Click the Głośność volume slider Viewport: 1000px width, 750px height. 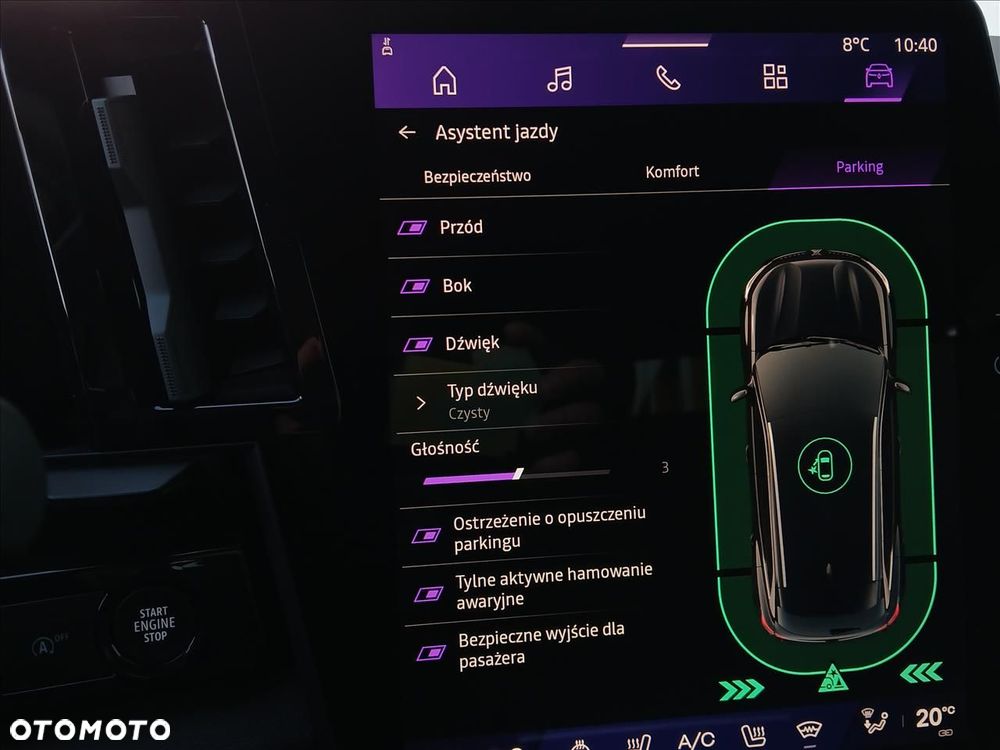(516, 475)
